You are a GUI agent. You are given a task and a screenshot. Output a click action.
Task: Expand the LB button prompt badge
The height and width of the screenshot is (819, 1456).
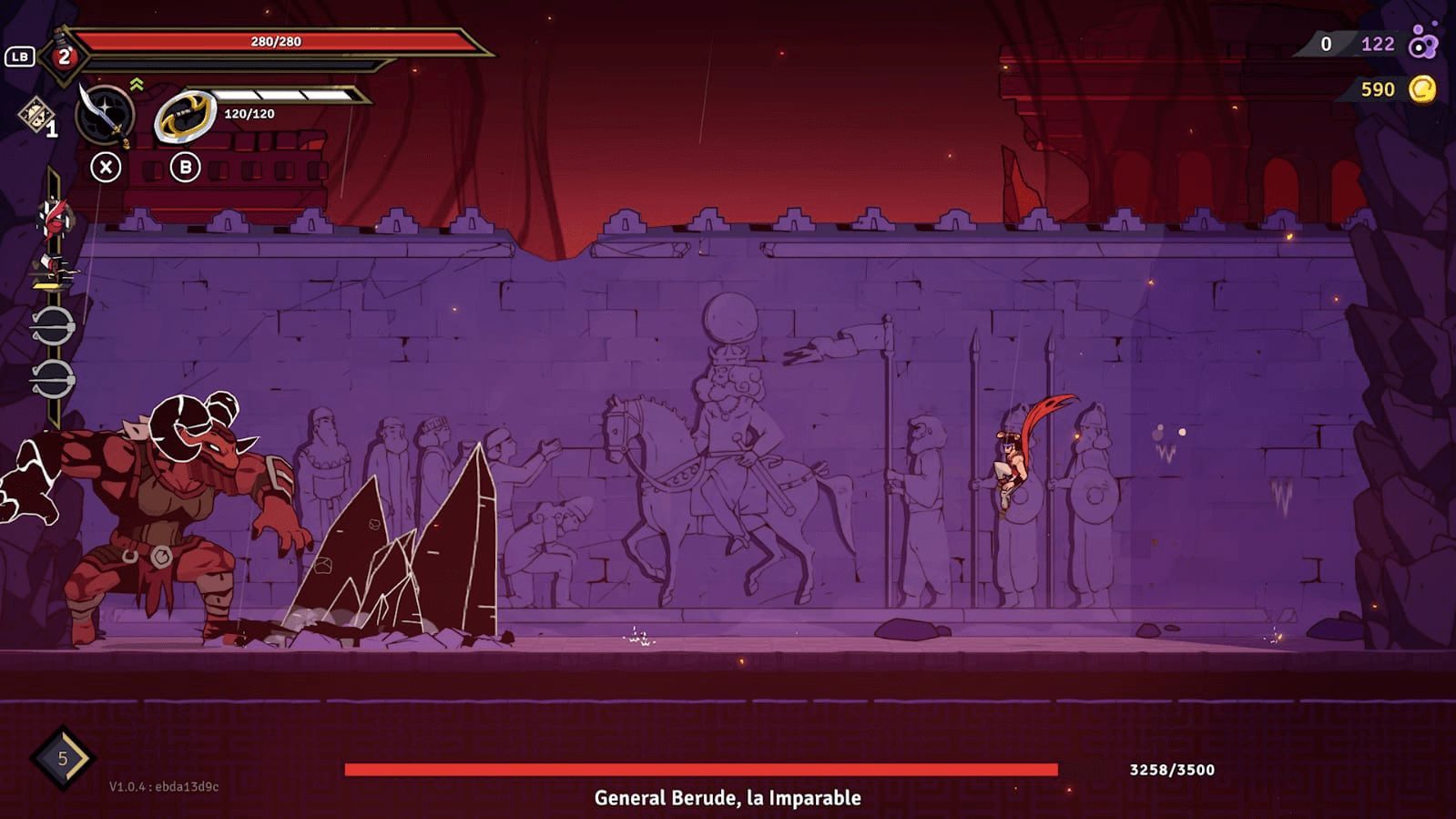[18, 55]
